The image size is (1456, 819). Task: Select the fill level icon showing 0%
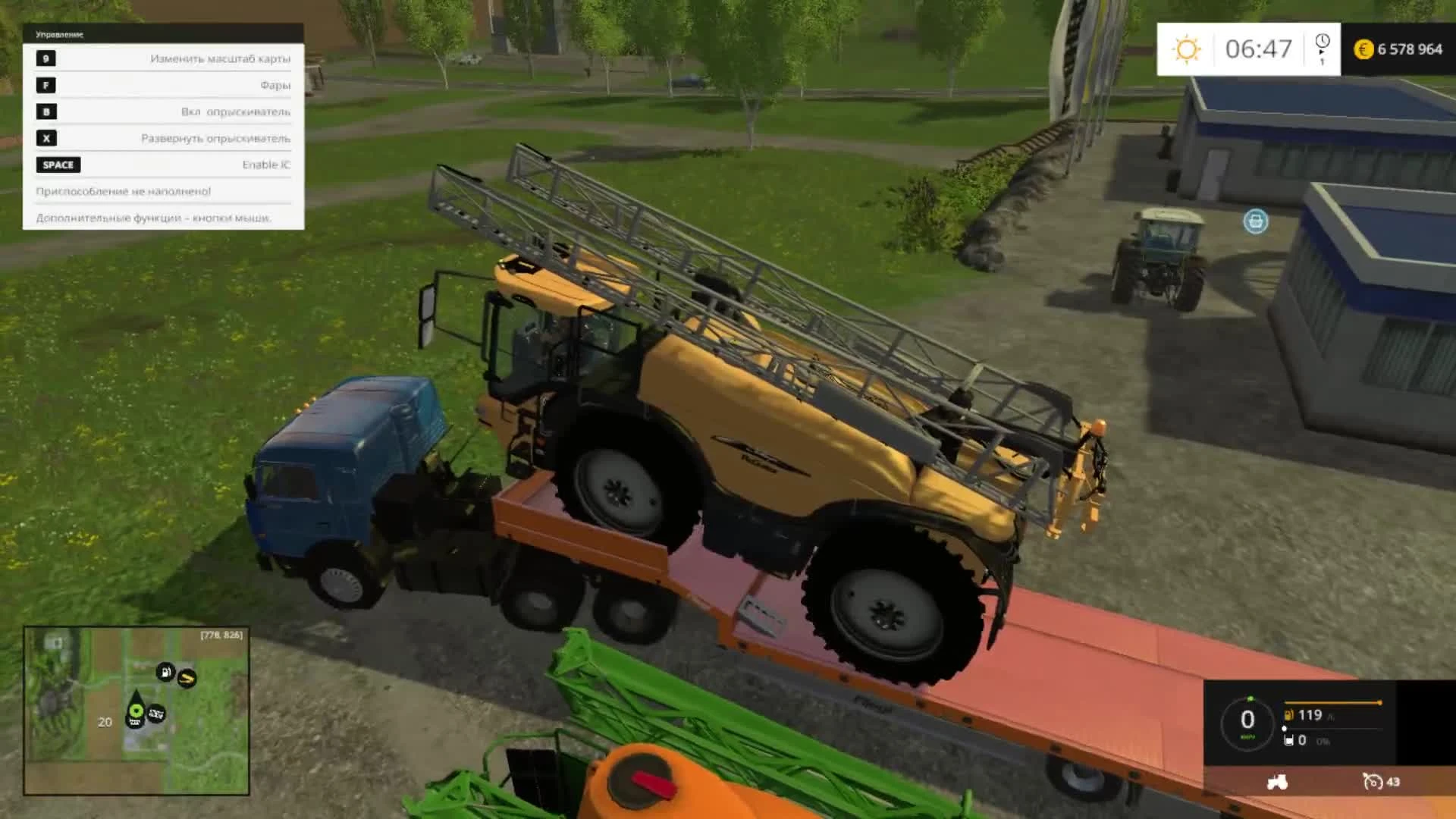(x=1288, y=740)
